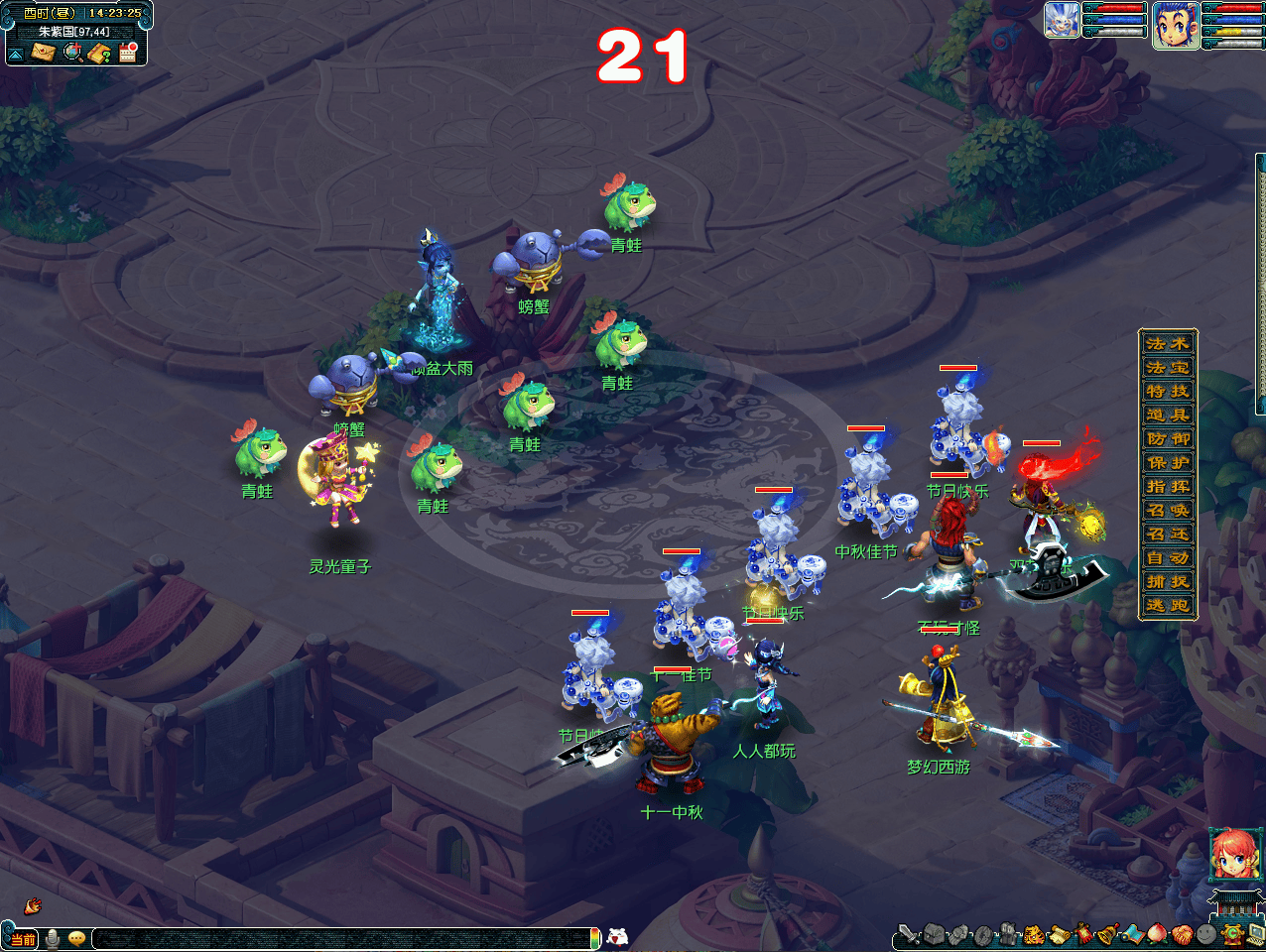Open the calendar icon with red dot
The height and width of the screenshot is (952, 1266).
pyautogui.click(x=128, y=52)
